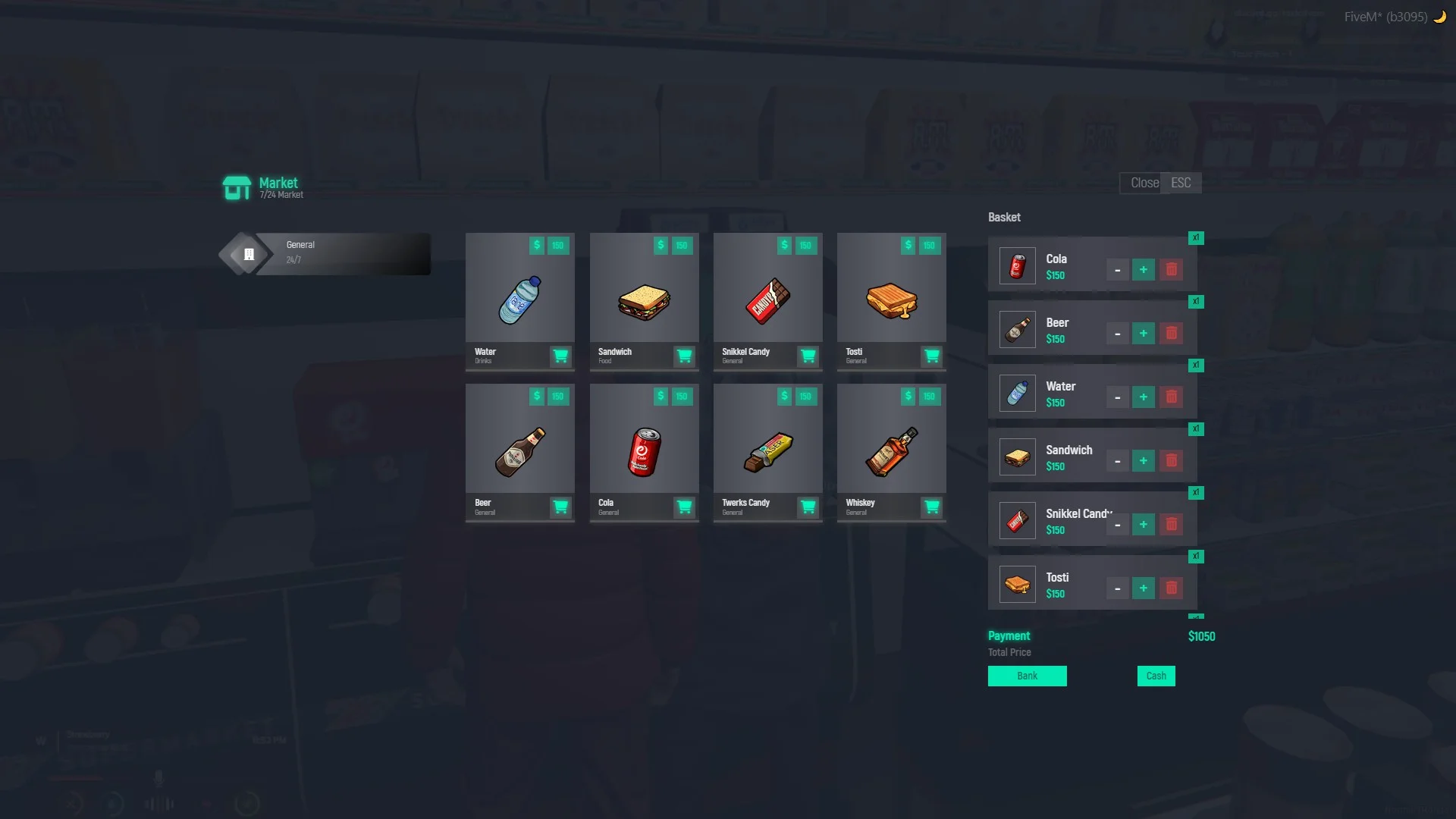Increase Sandwich quantity in the basket
Screen dimensions: 1456x819
point(1144,461)
